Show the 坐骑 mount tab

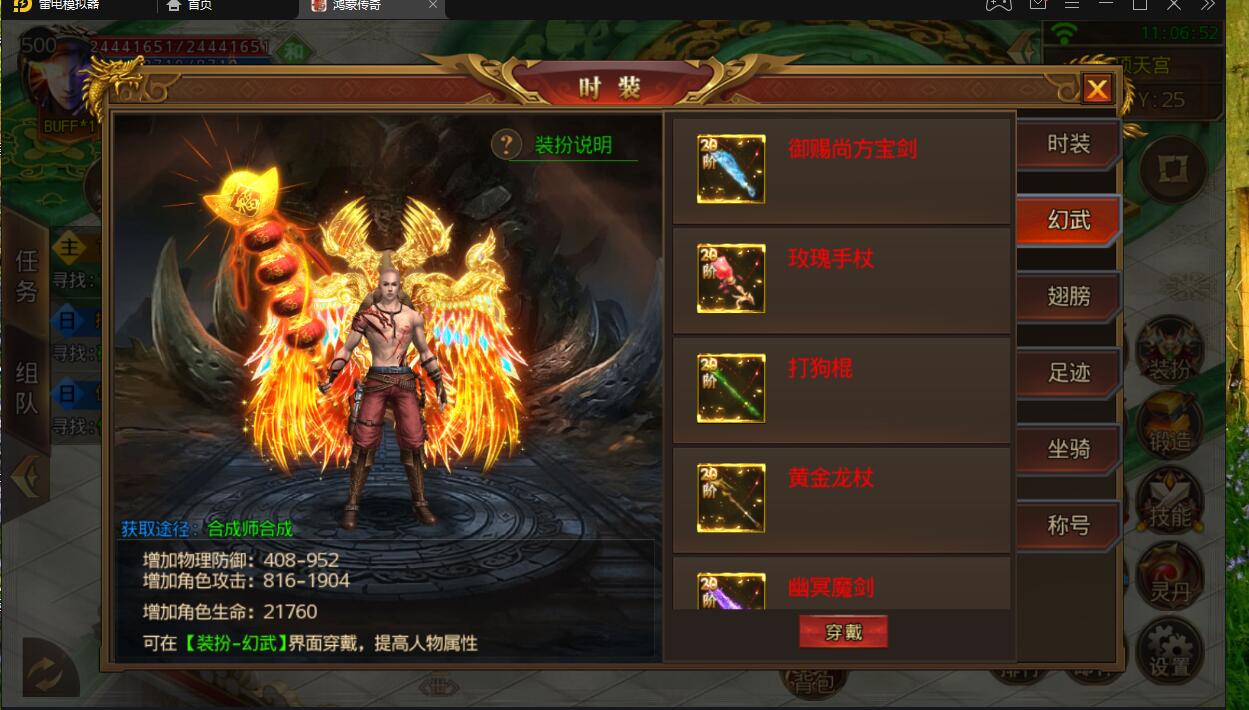[x=1067, y=449]
